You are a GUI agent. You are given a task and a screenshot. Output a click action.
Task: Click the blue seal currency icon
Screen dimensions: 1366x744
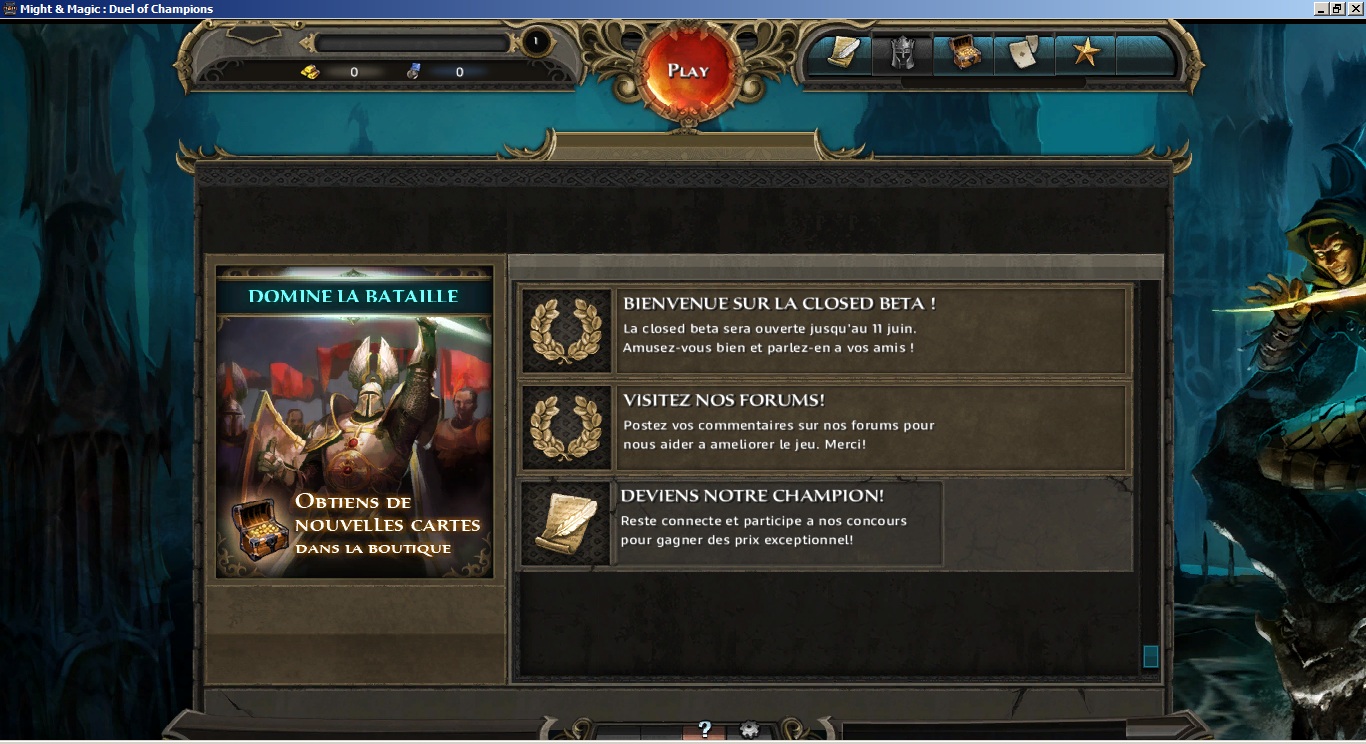pos(415,72)
